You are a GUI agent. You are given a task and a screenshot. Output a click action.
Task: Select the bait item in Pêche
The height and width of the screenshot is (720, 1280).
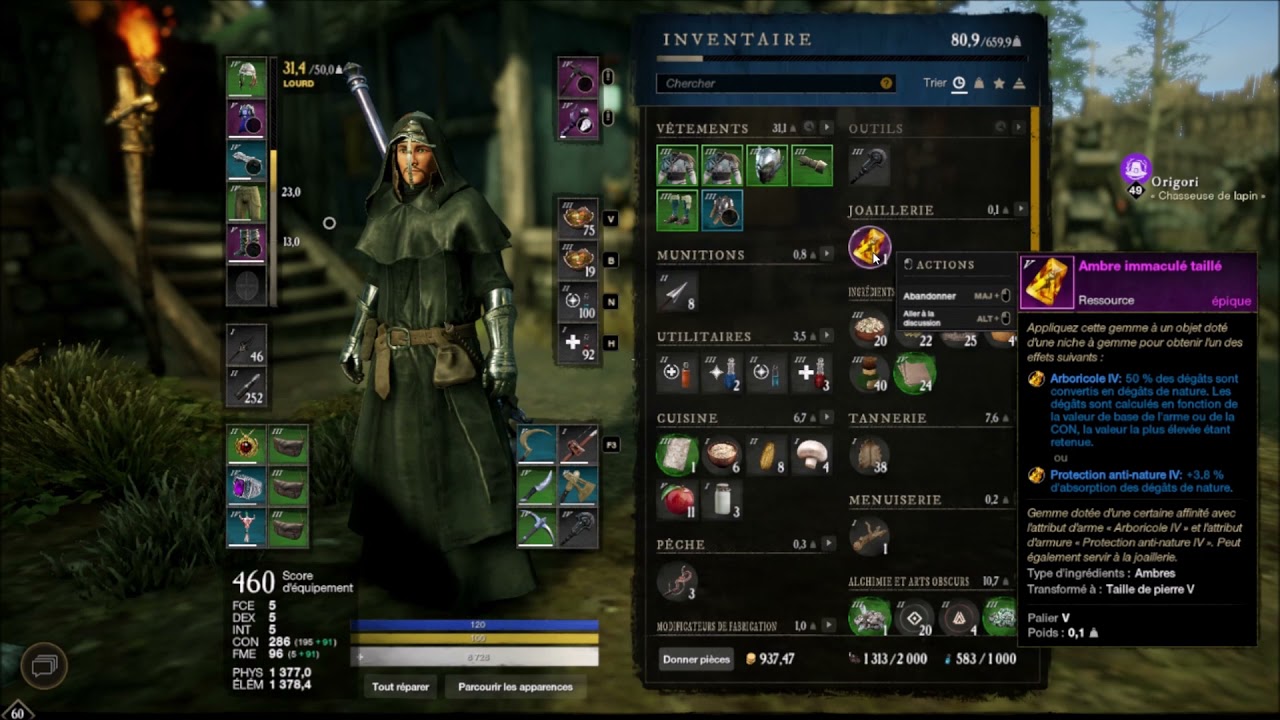tap(677, 581)
